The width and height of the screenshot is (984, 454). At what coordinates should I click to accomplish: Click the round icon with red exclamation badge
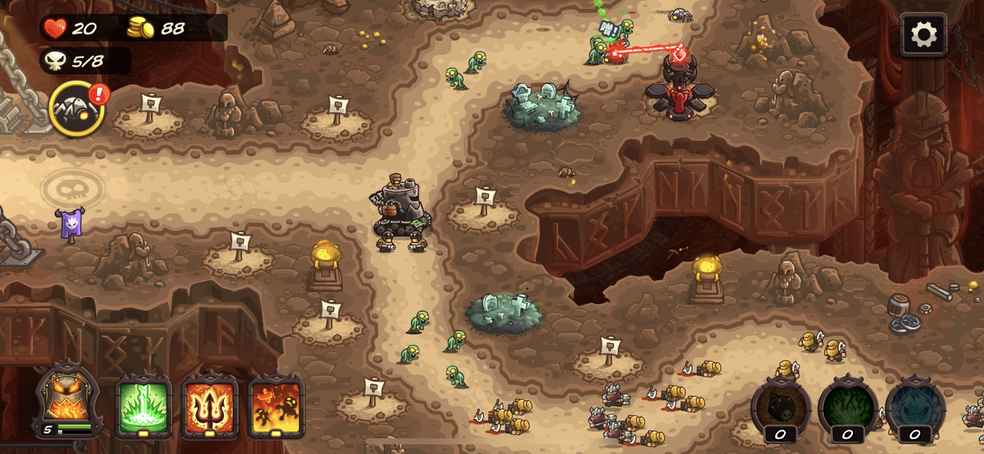(77, 108)
